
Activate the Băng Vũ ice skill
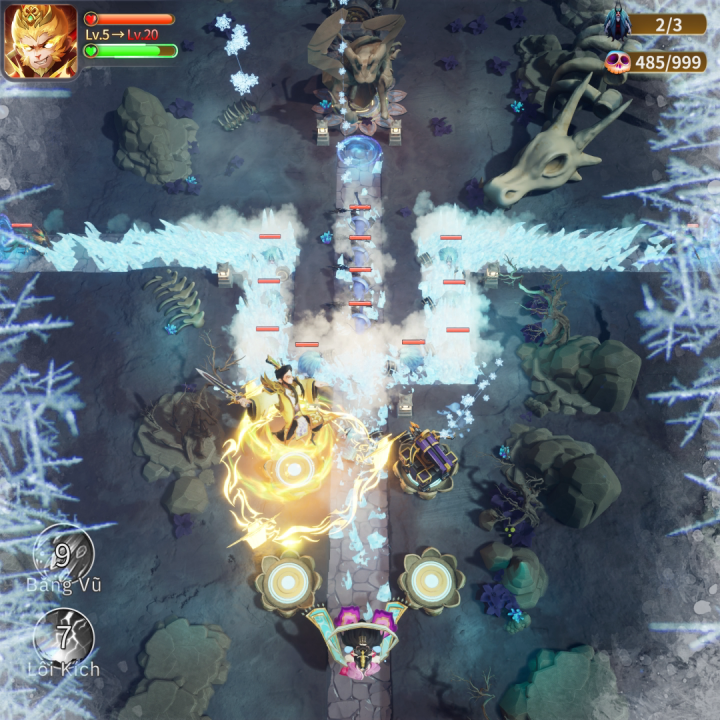63,553
